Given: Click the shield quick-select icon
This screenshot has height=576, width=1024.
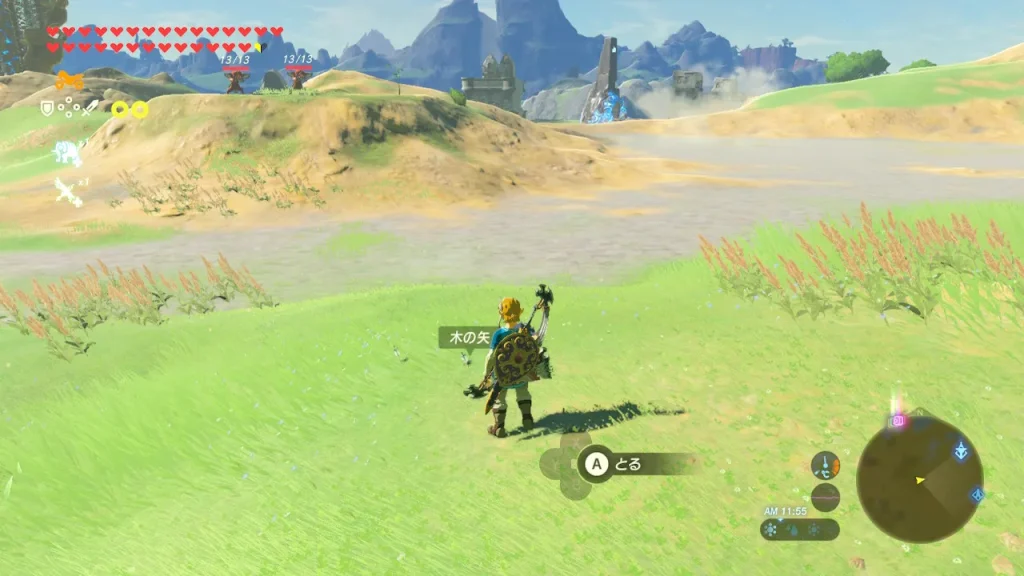Looking at the screenshot, I should tap(47, 107).
